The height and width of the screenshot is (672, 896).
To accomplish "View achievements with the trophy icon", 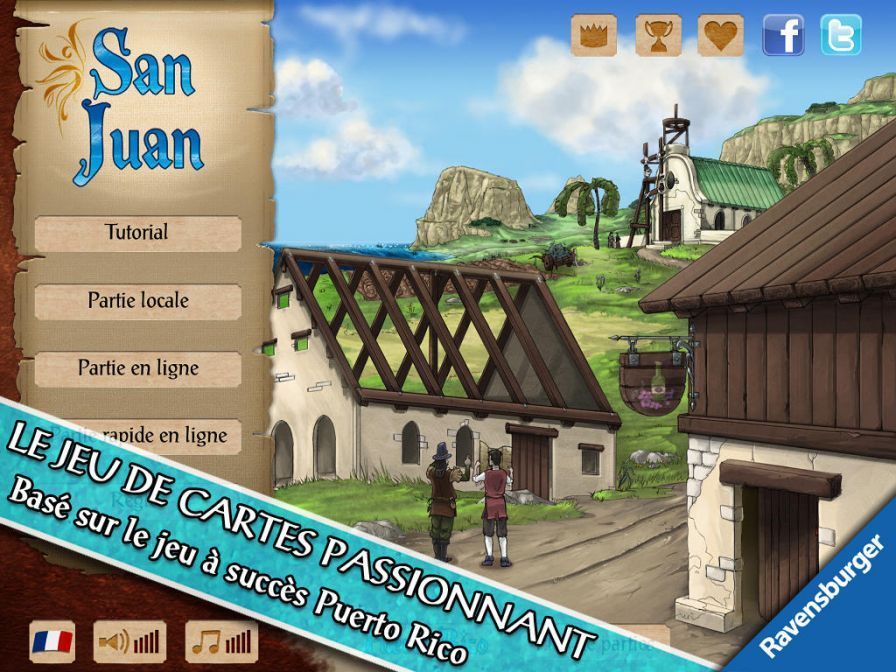I will click(657, 35).
